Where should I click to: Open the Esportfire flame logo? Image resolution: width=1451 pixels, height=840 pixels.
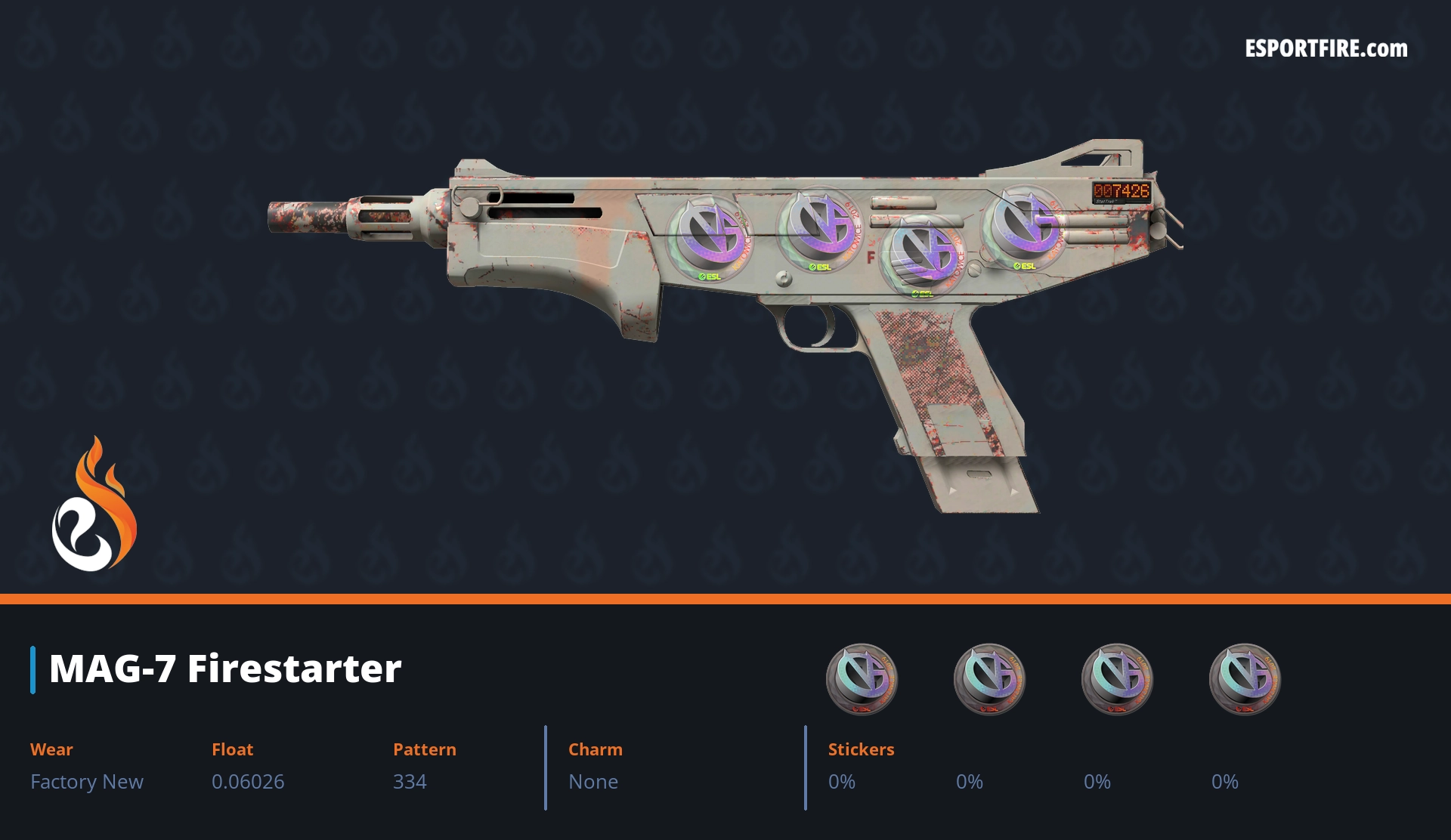click(94, 505)
